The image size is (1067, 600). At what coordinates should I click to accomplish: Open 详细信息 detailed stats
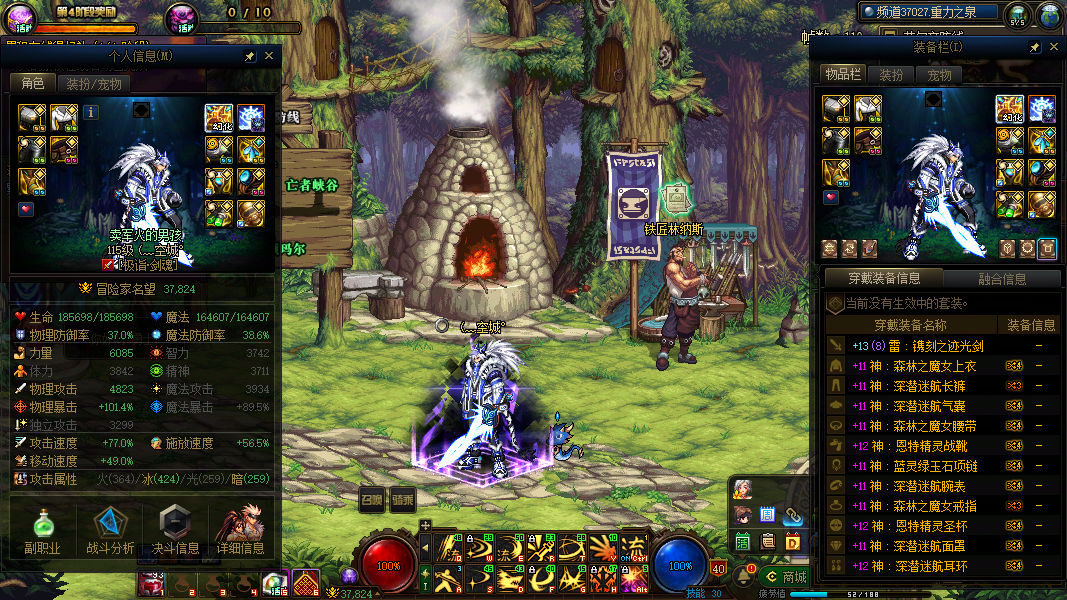pyautogui.click(x=240, y=531)
